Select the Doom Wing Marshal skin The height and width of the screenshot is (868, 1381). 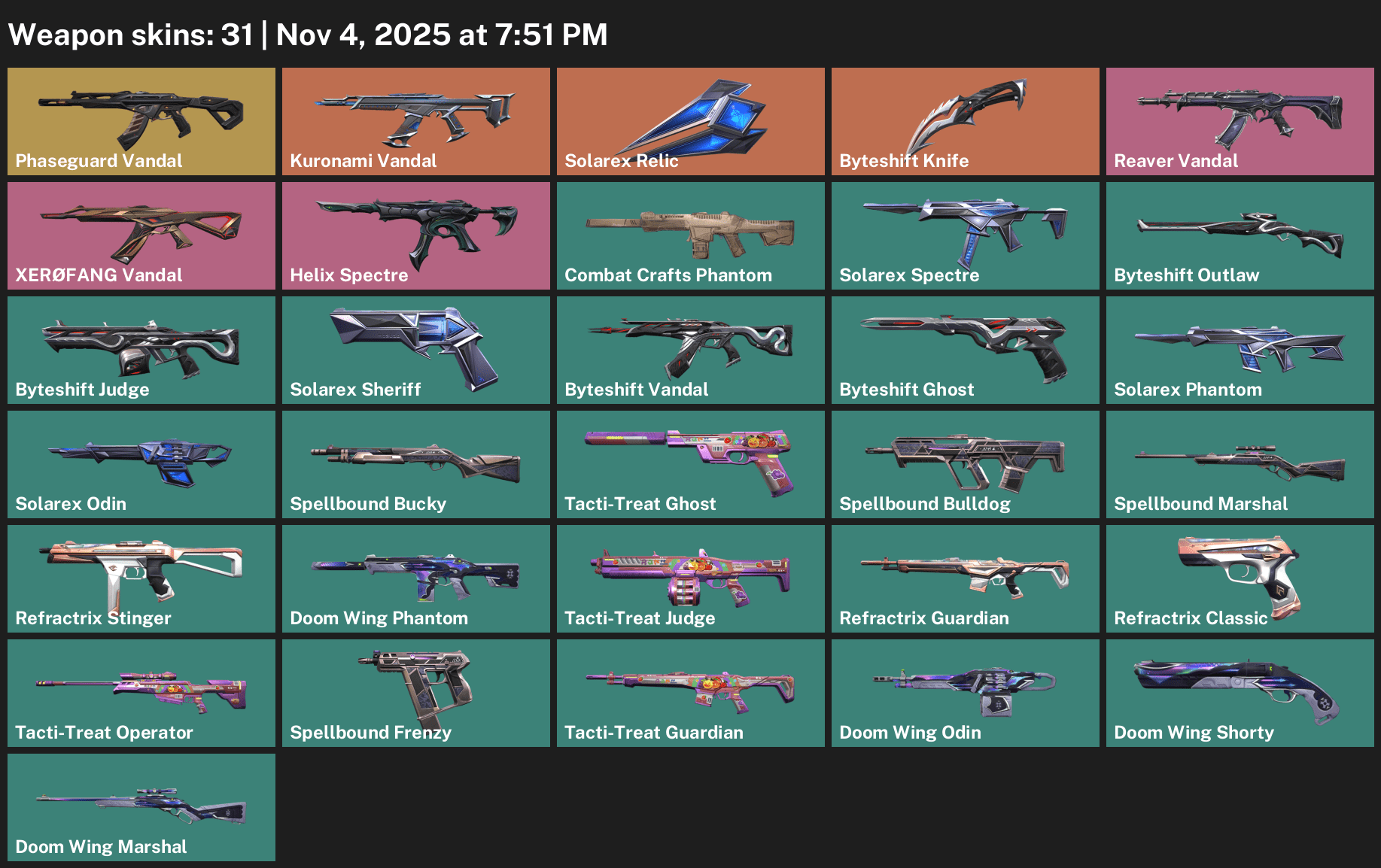click(x=141, y=806)
